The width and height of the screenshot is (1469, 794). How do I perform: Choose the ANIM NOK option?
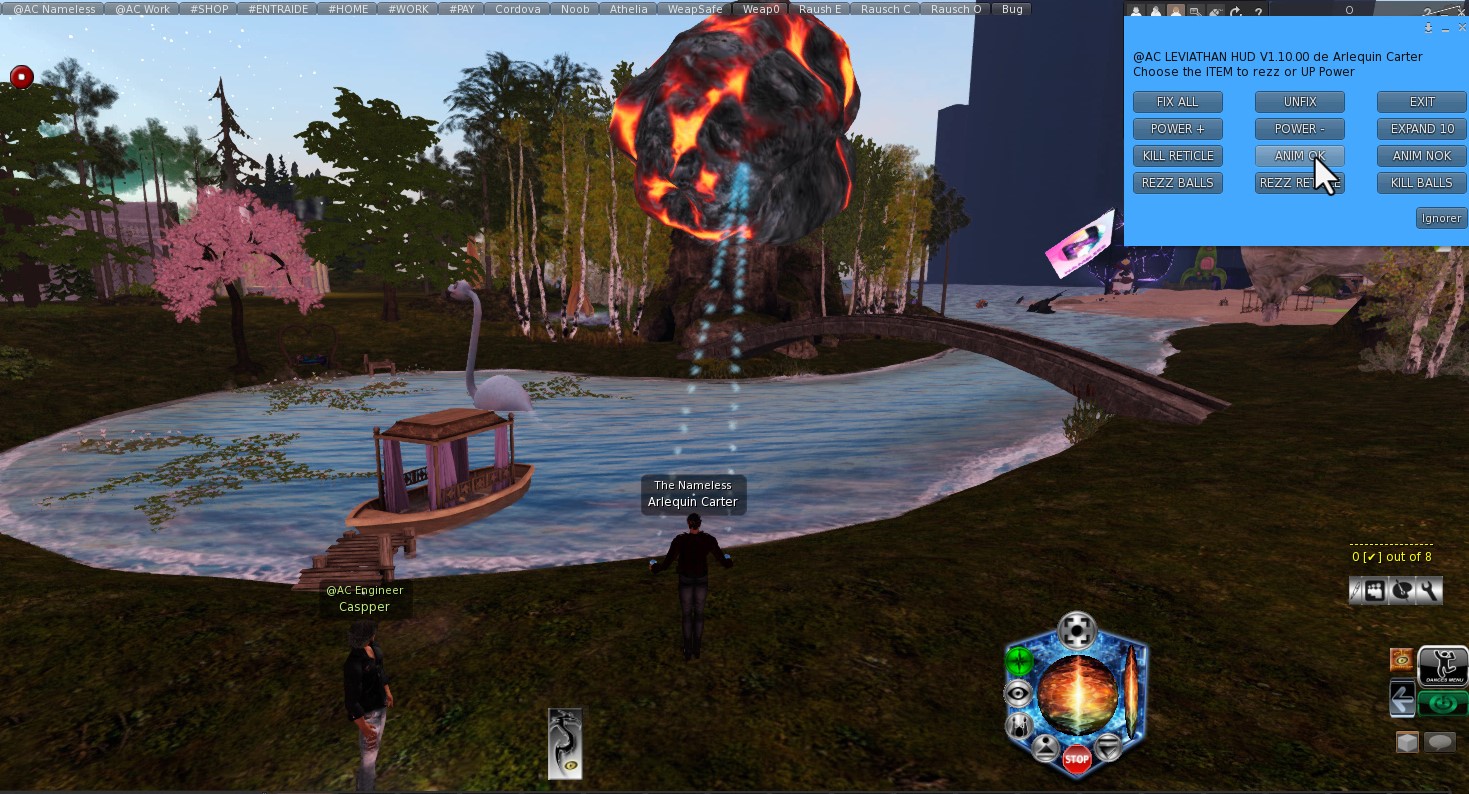pyautogui.click(x=1421, y=156)
